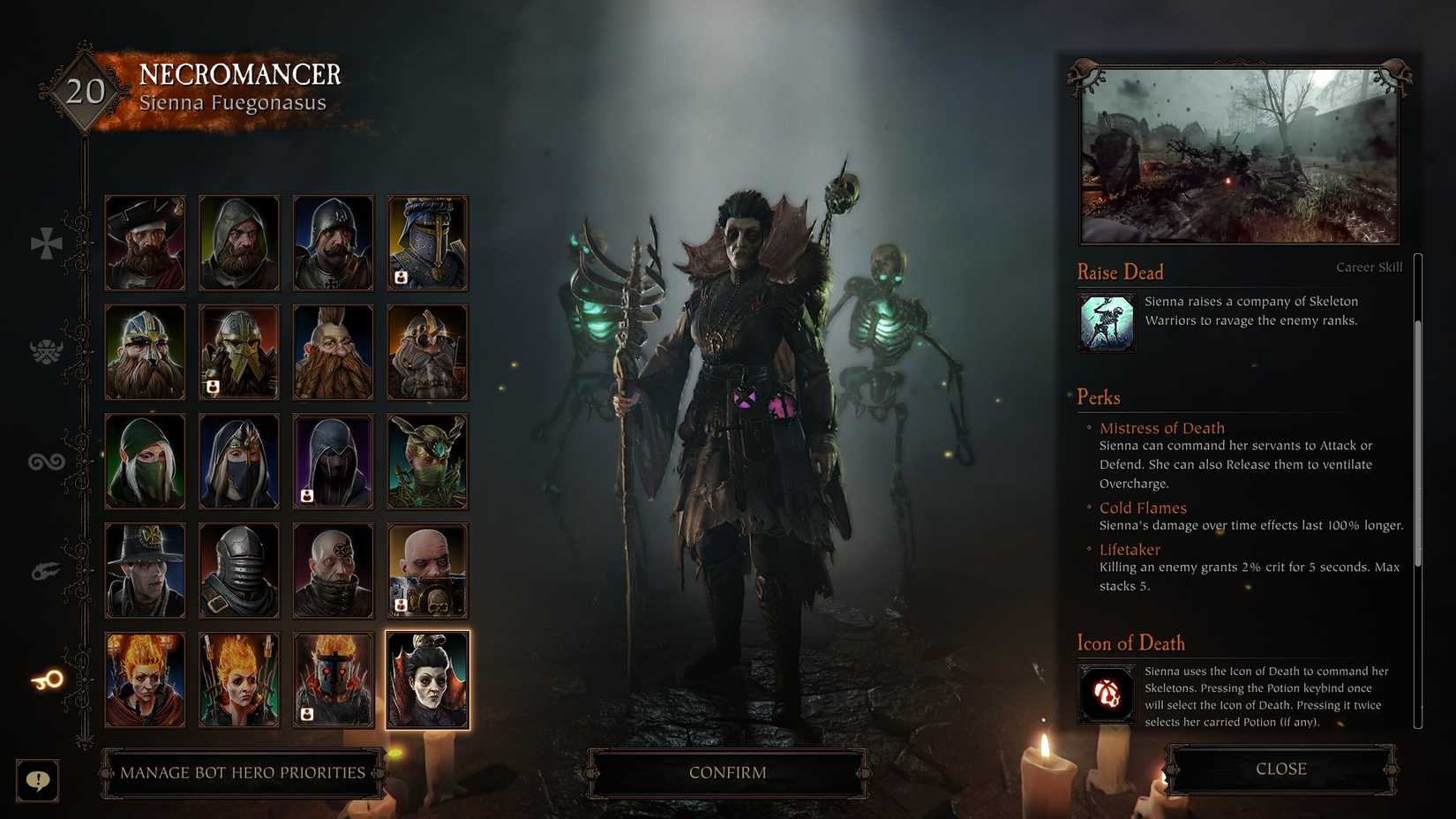1456x819 pixels.
Task: Select Bardin's dwarf emblem in the sidebar
Action: [x=46, y=352]
